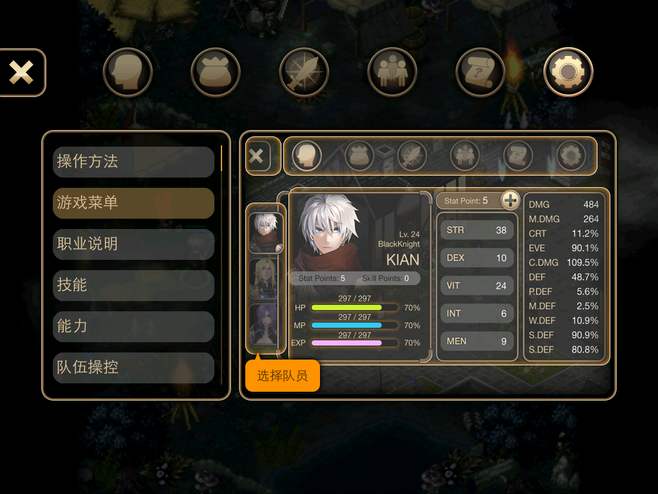The height and width of the screenshot is (494, 658).
Task: Open the 职业说明 help entry
Action: (133, 244)
